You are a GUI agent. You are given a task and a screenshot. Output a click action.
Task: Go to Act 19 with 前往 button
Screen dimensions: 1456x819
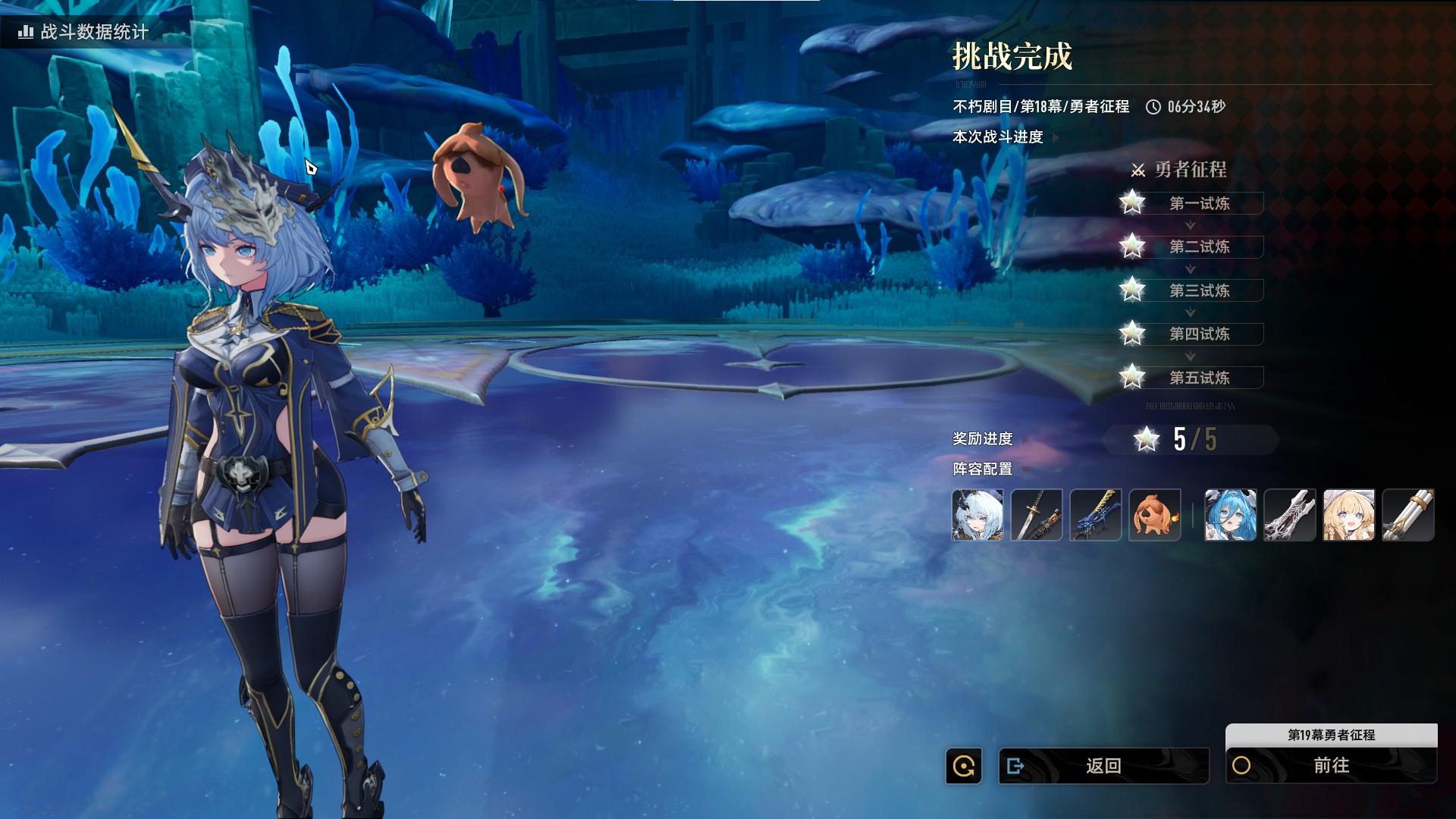point(1331,766)
